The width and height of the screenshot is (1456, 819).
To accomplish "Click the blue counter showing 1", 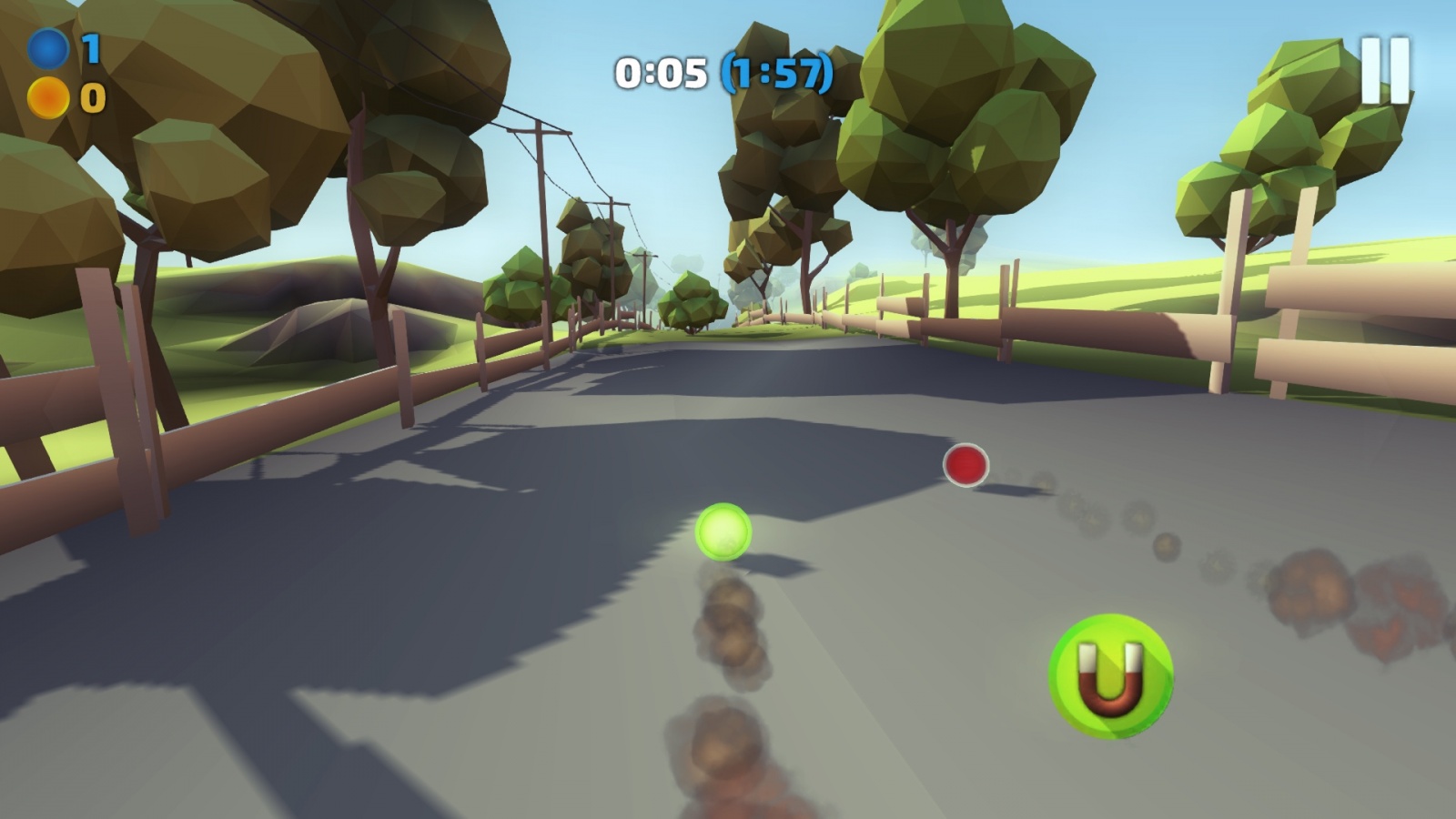I will [90, 50].
